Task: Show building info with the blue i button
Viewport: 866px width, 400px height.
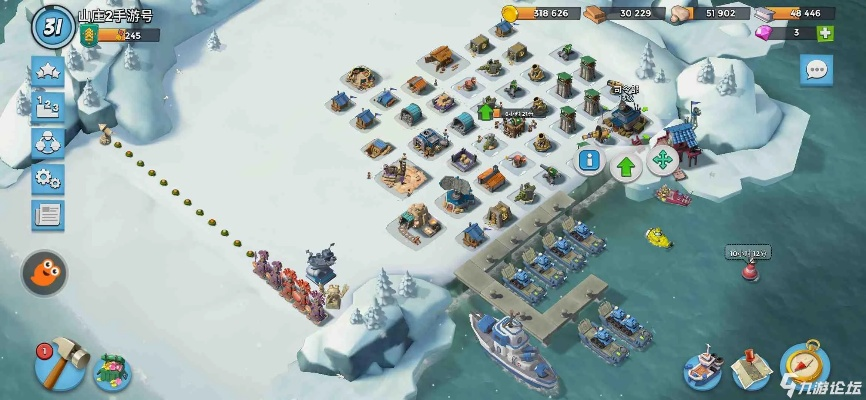Action: coord(590,162)
